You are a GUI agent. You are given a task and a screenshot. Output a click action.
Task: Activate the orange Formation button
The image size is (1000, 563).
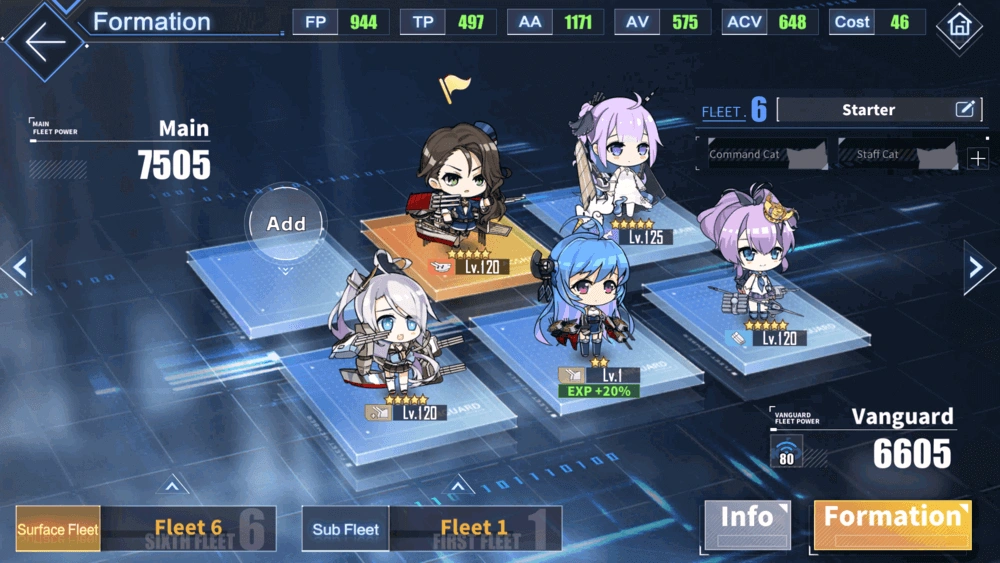point(892,524)
